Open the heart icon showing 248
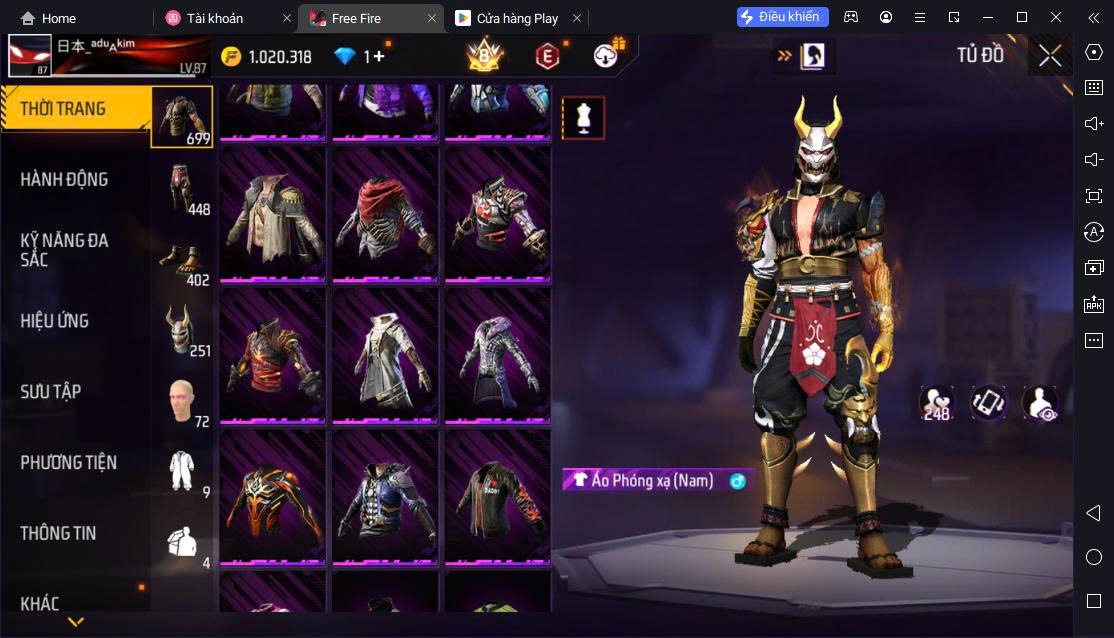 [937, 403]
